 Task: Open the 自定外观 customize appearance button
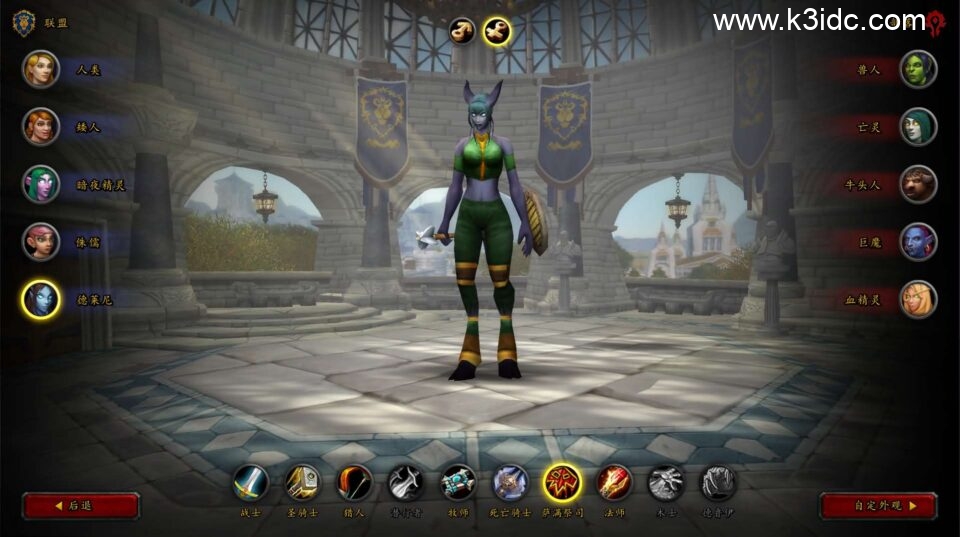point(878,506)
